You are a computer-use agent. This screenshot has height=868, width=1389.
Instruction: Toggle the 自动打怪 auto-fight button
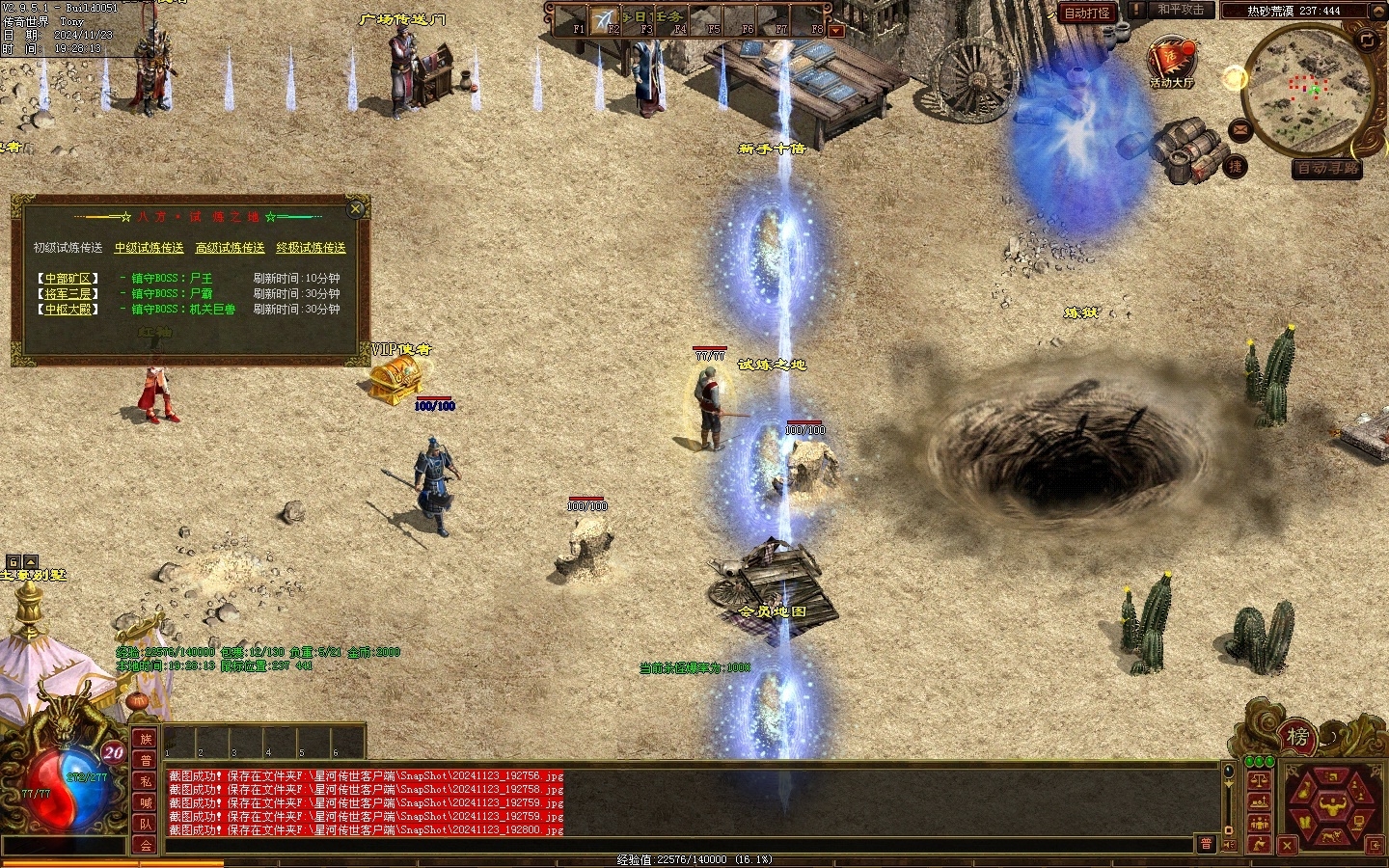[x=1087, y=13]
